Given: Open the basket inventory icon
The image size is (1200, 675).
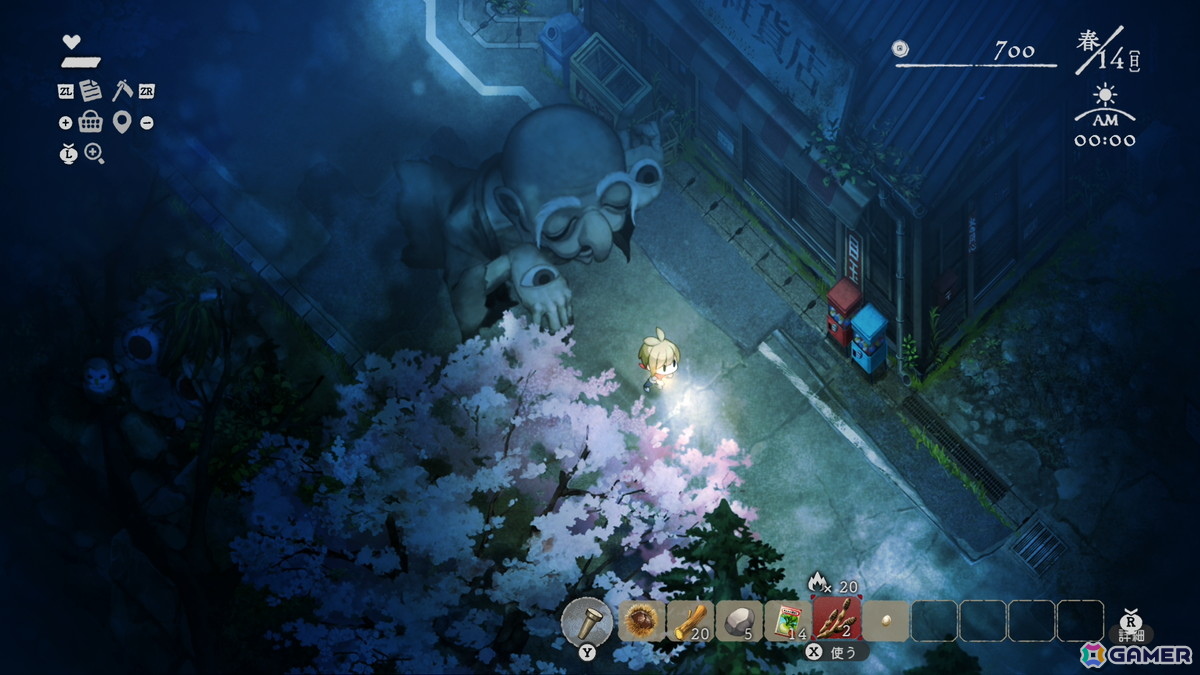Looking at the screenshot, I should click(x=91, y=122).
